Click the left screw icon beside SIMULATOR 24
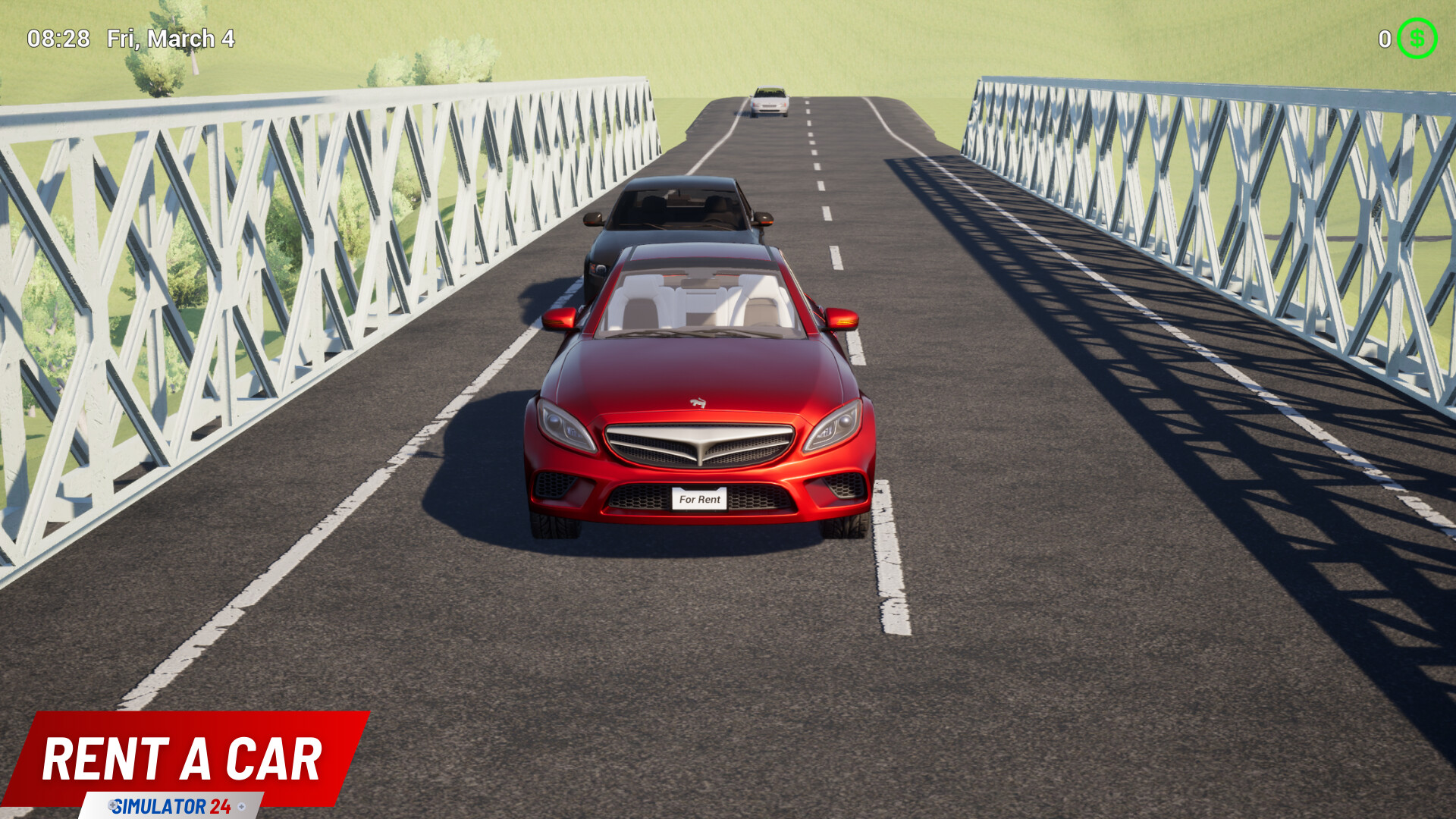1456x819 pixels. click(x=112, y=805)
